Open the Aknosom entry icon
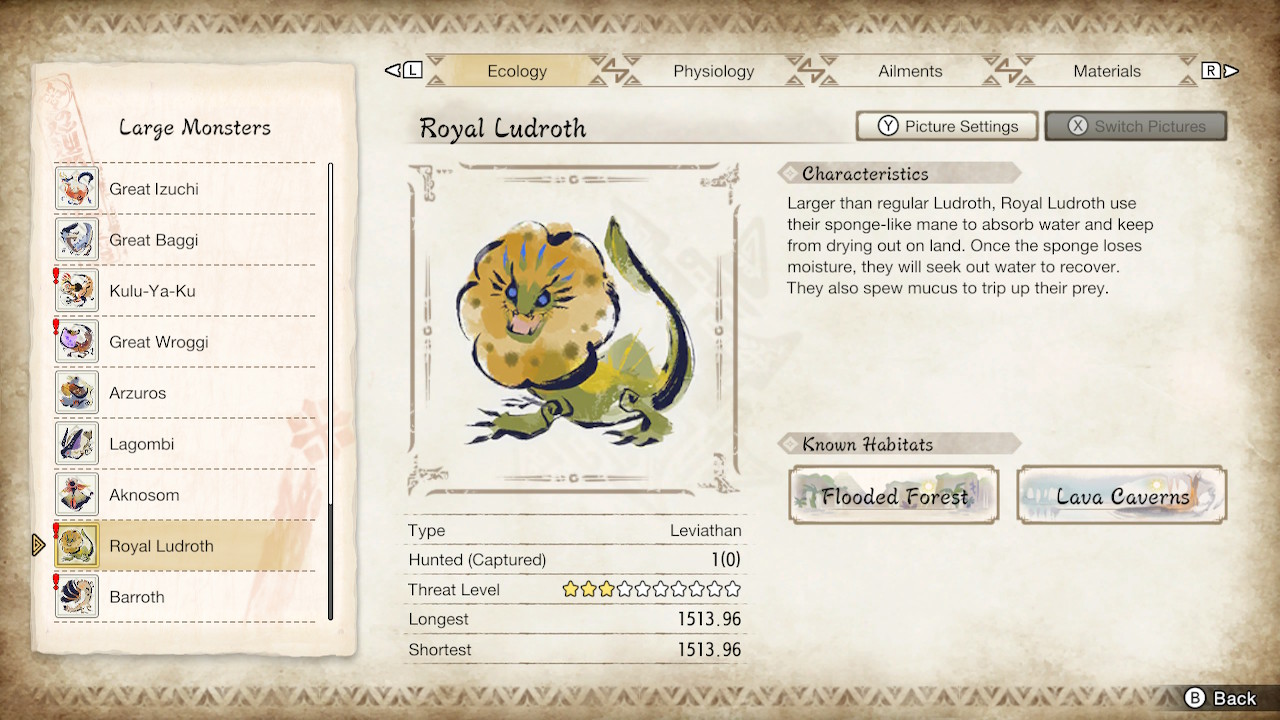This screenshot has height=720, width=1280. [x=76, y=494]
